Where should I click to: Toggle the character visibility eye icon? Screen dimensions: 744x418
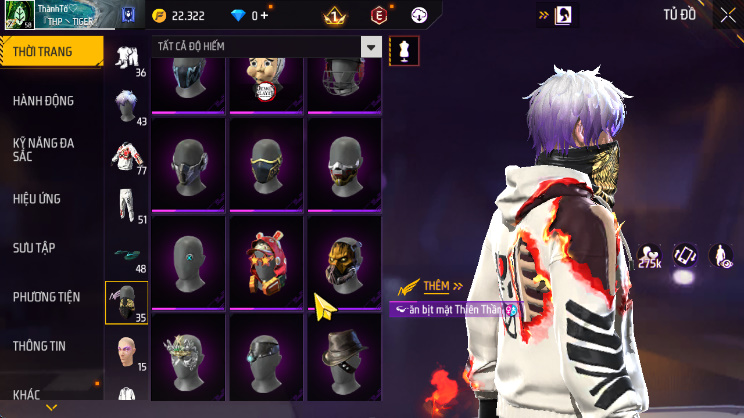tap(720, 256)
